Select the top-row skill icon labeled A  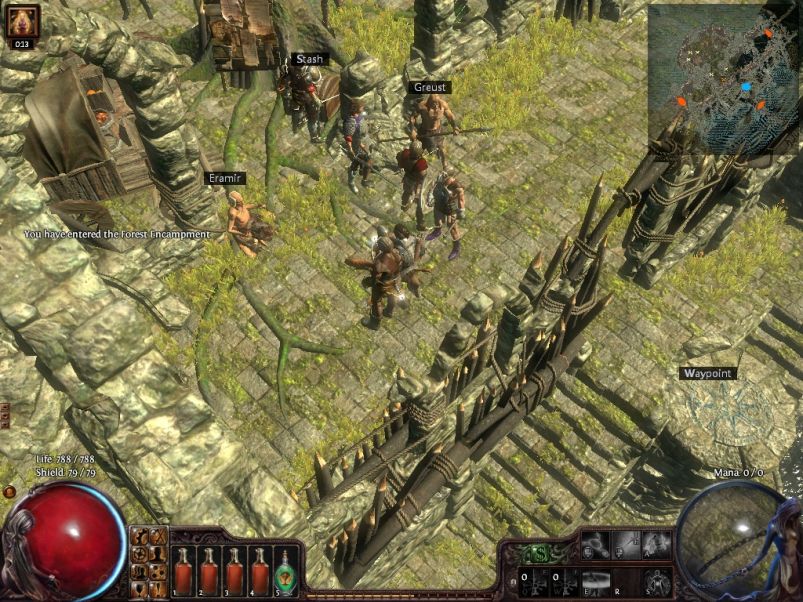coord(657,546)
